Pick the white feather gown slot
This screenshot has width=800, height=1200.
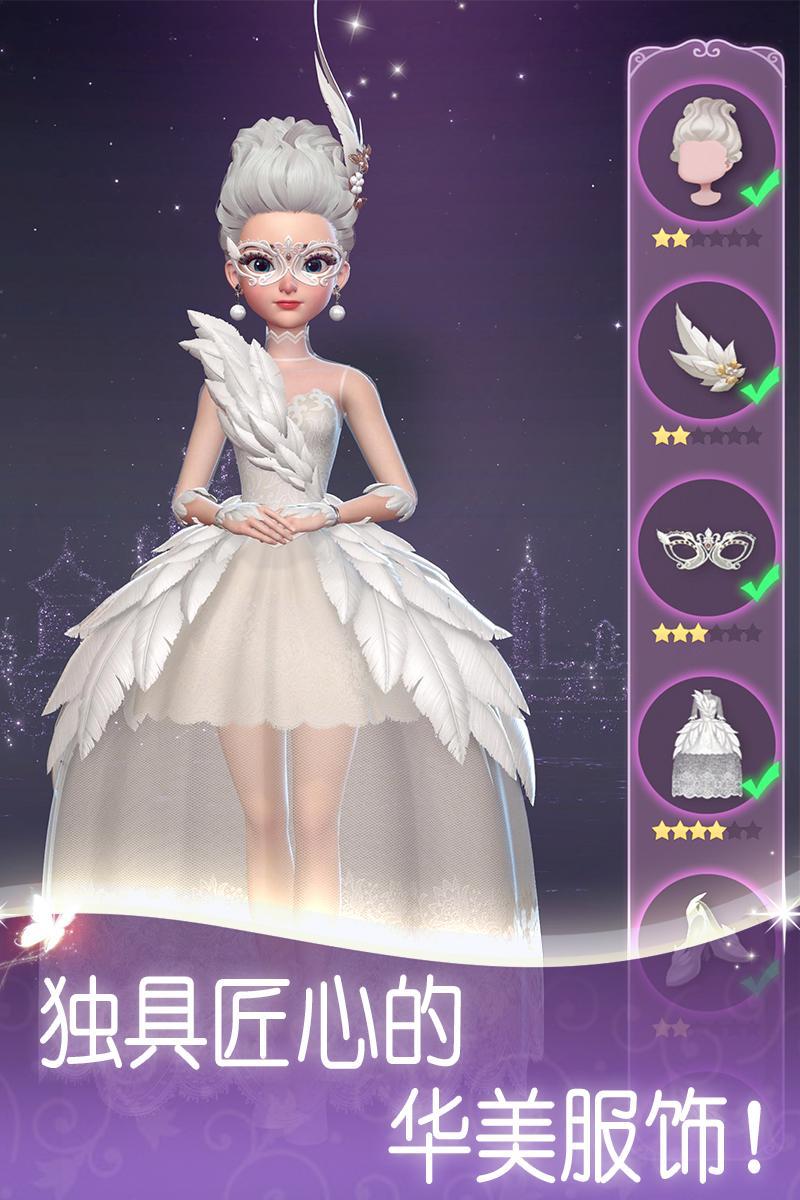(707, 745)
